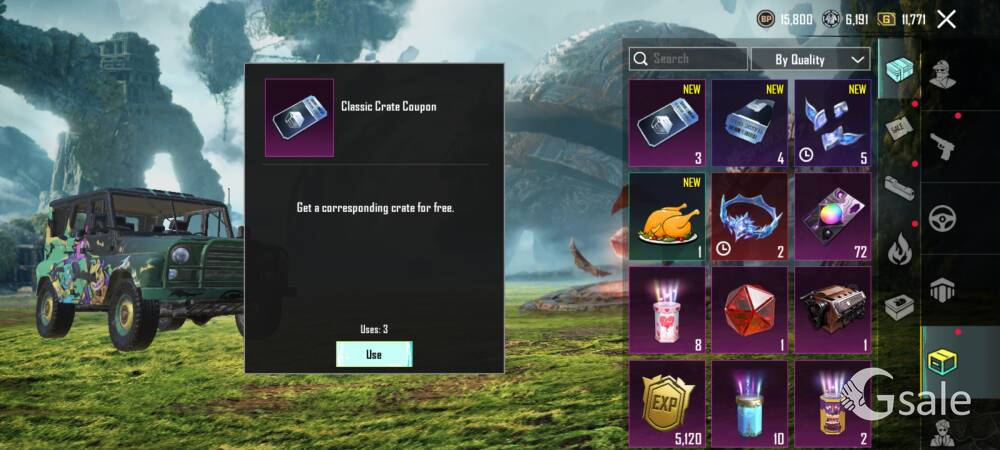Select the blue glowing canister item
The height and width of the screenshot is (450, 1000).
pyautogui.click(x=750, y=404)
